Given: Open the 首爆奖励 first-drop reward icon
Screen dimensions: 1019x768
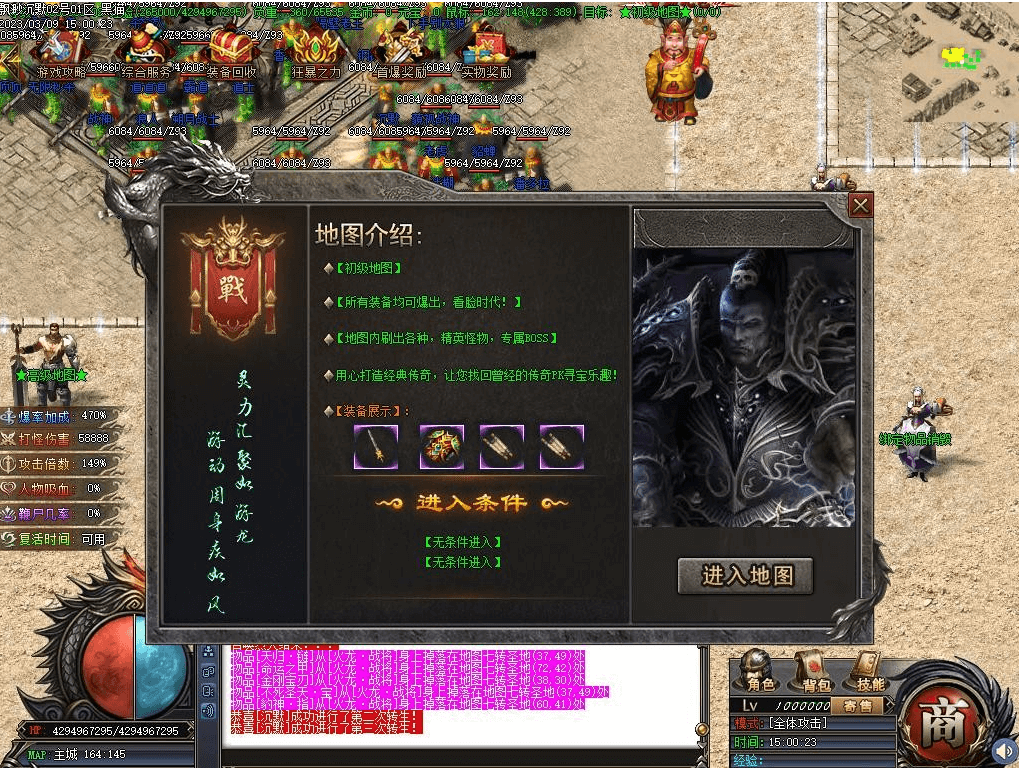Looking at the screenshot, I should 401,52.
